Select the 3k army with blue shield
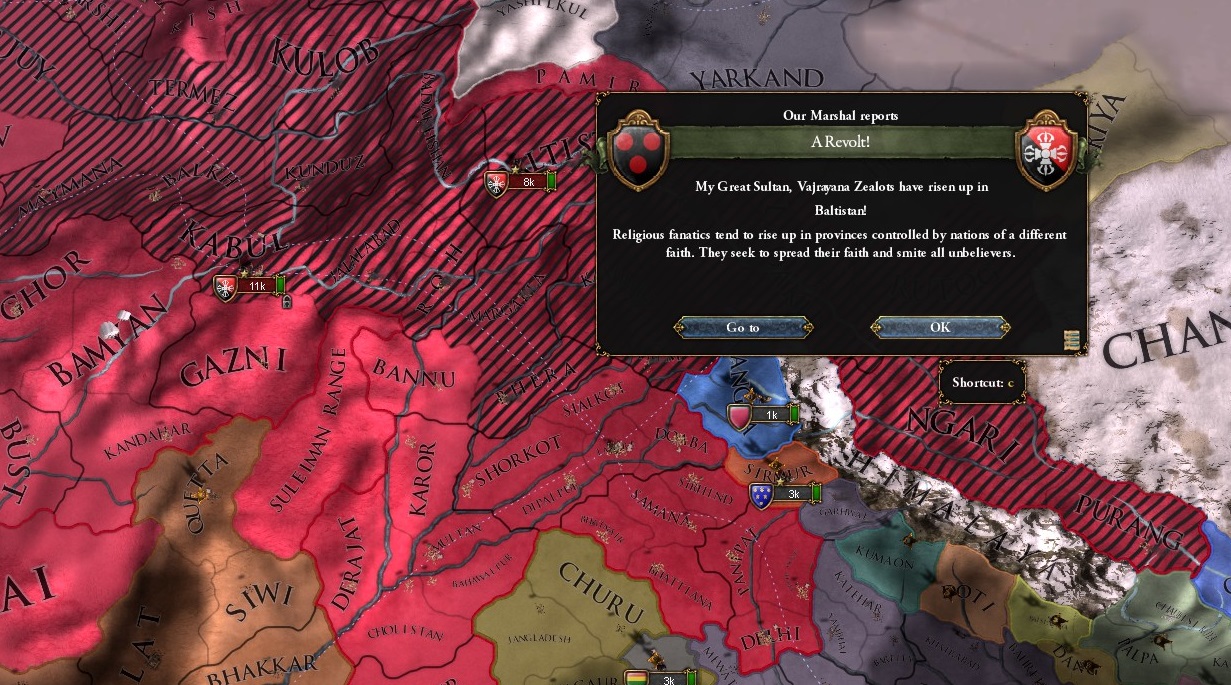The image size is (1231, 685). click(786, 494)
